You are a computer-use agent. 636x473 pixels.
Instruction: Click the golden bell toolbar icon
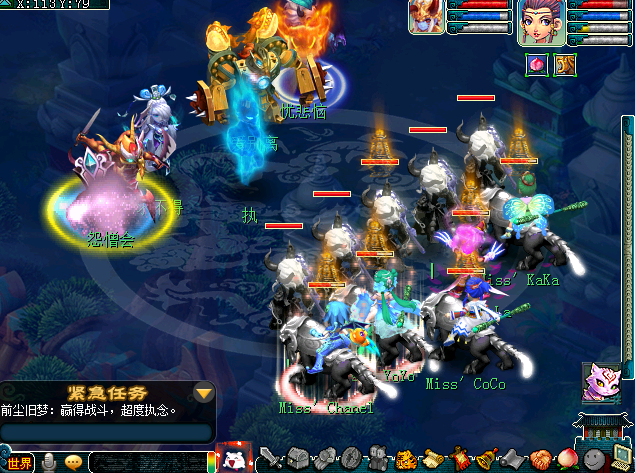coord(485,459)
